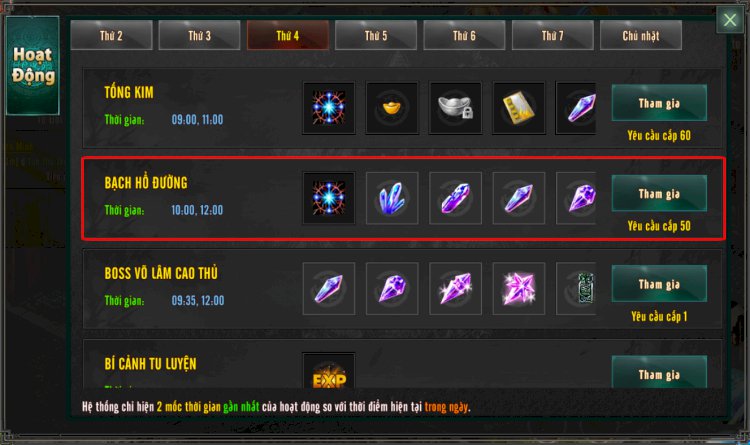Inspect the locked silver ingot reward
Viewport: 750px width, 445px height.
pos(455,108)
